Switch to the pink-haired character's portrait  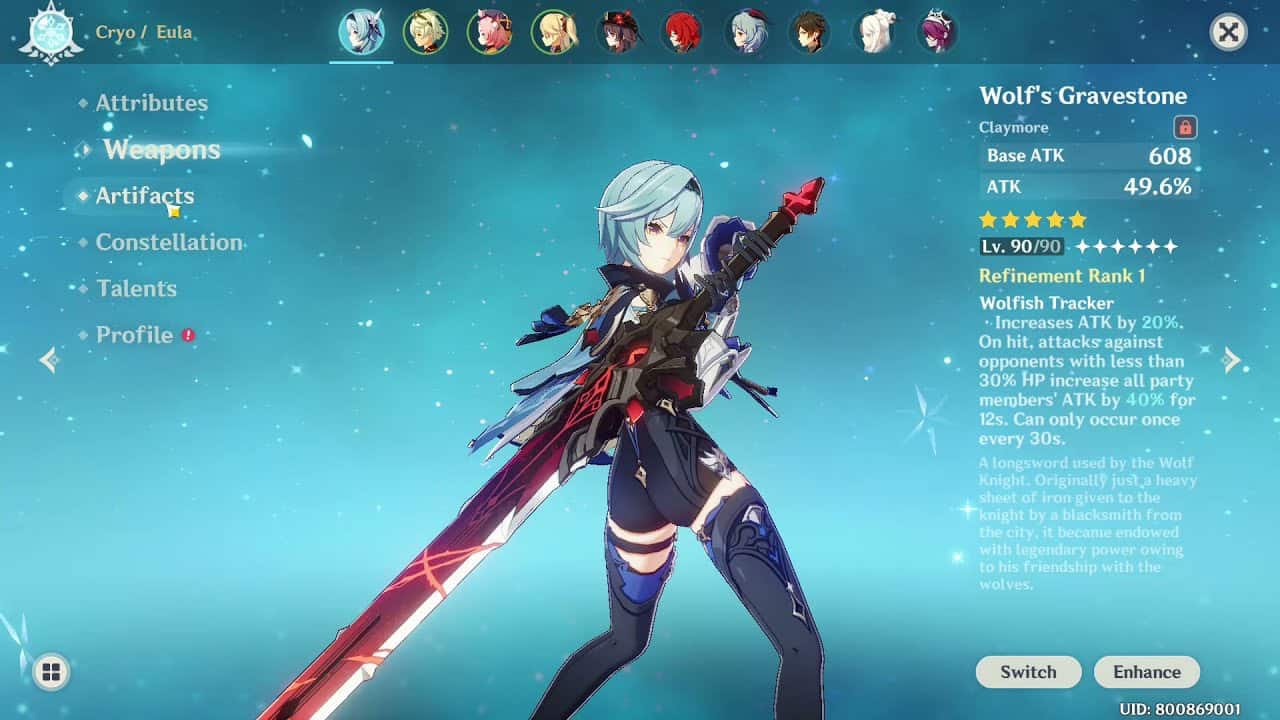click(490, 32)
